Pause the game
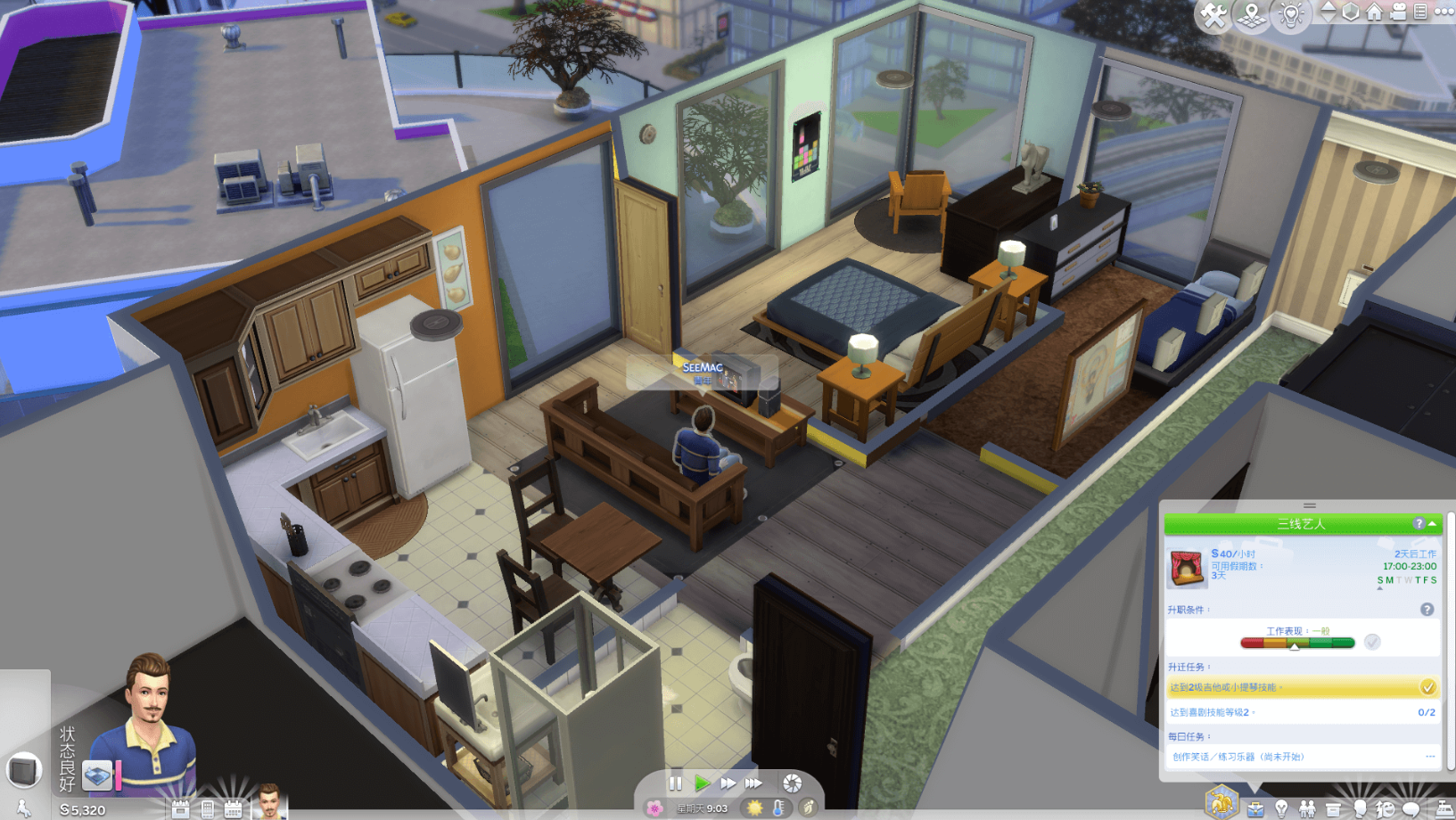 [675, 783]
